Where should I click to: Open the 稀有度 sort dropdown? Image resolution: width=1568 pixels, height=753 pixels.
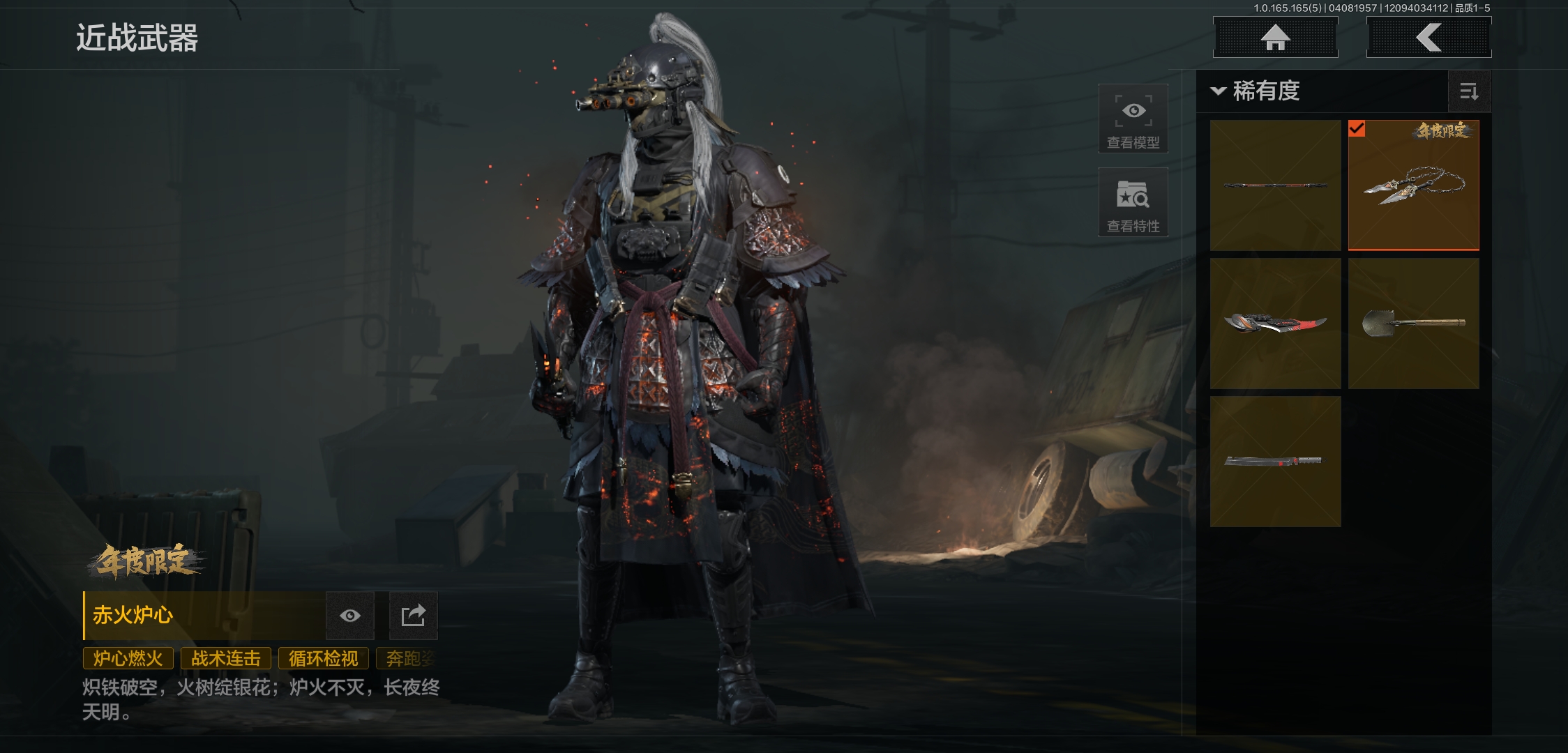click(1256, 91)
